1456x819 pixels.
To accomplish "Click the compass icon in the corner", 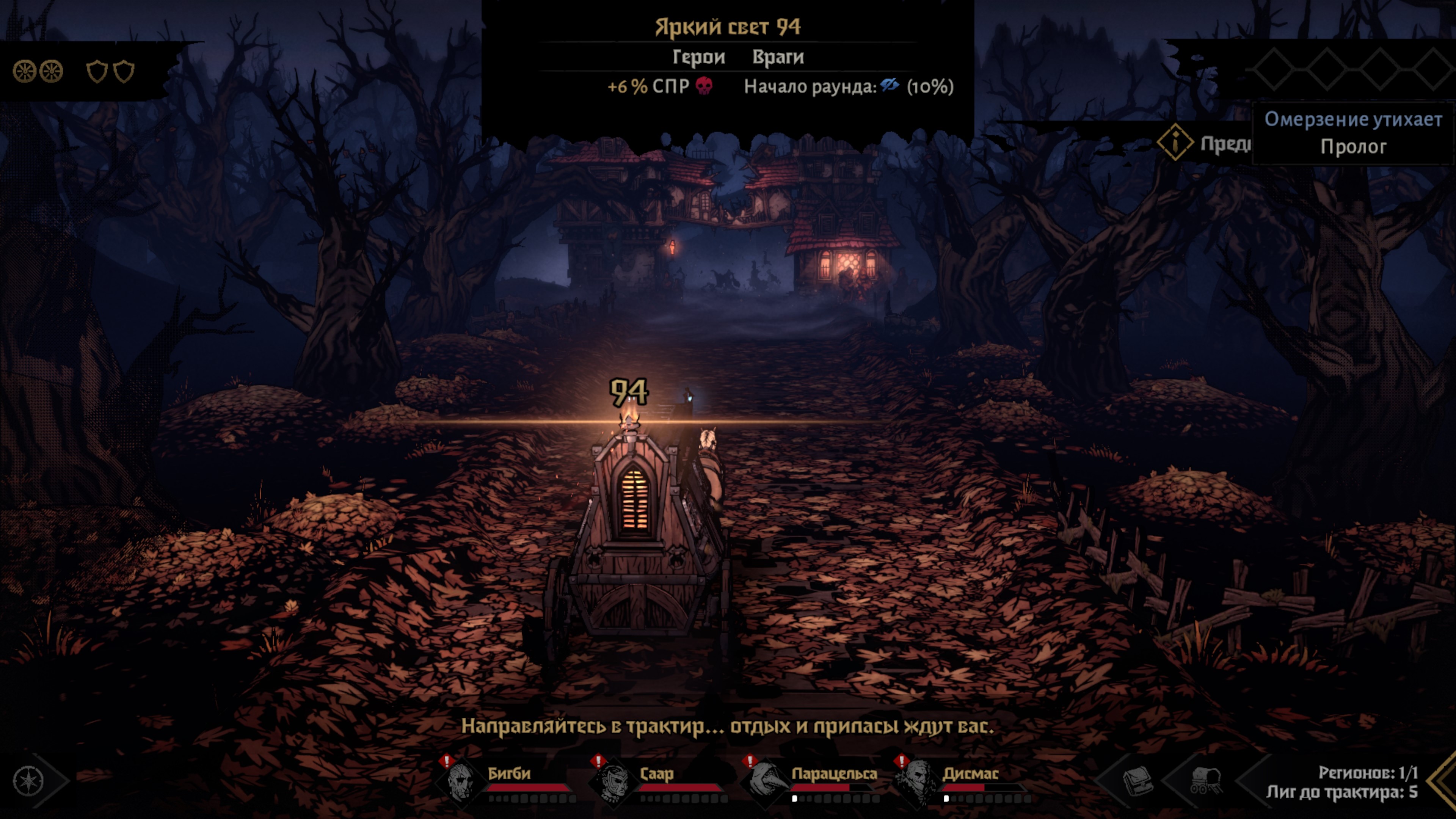I will 28,781.
